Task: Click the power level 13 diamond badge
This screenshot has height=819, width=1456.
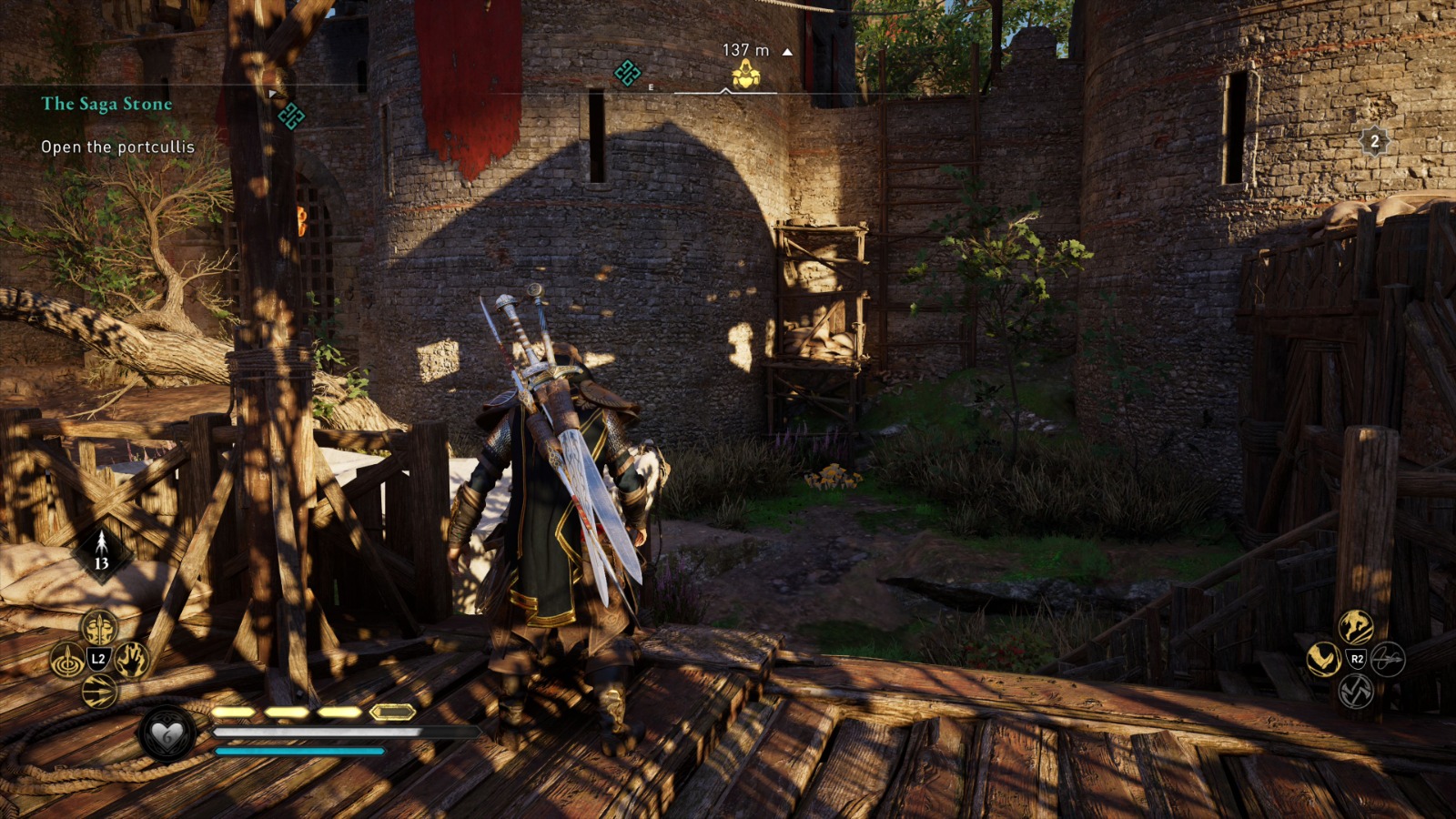Action: point(101,548)
